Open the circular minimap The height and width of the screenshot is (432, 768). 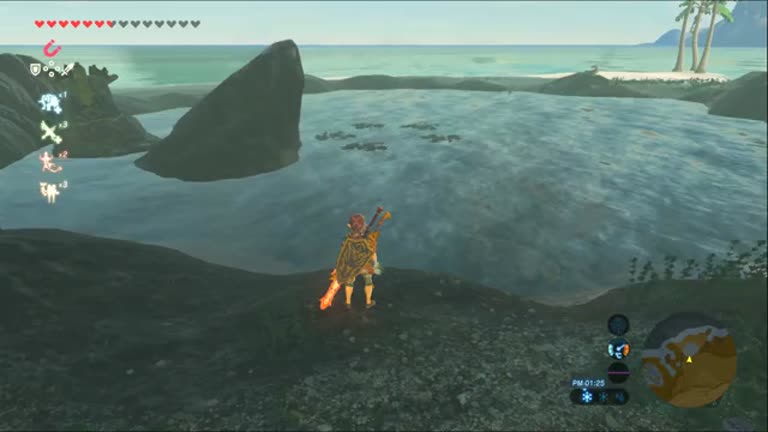pos(688,360)
